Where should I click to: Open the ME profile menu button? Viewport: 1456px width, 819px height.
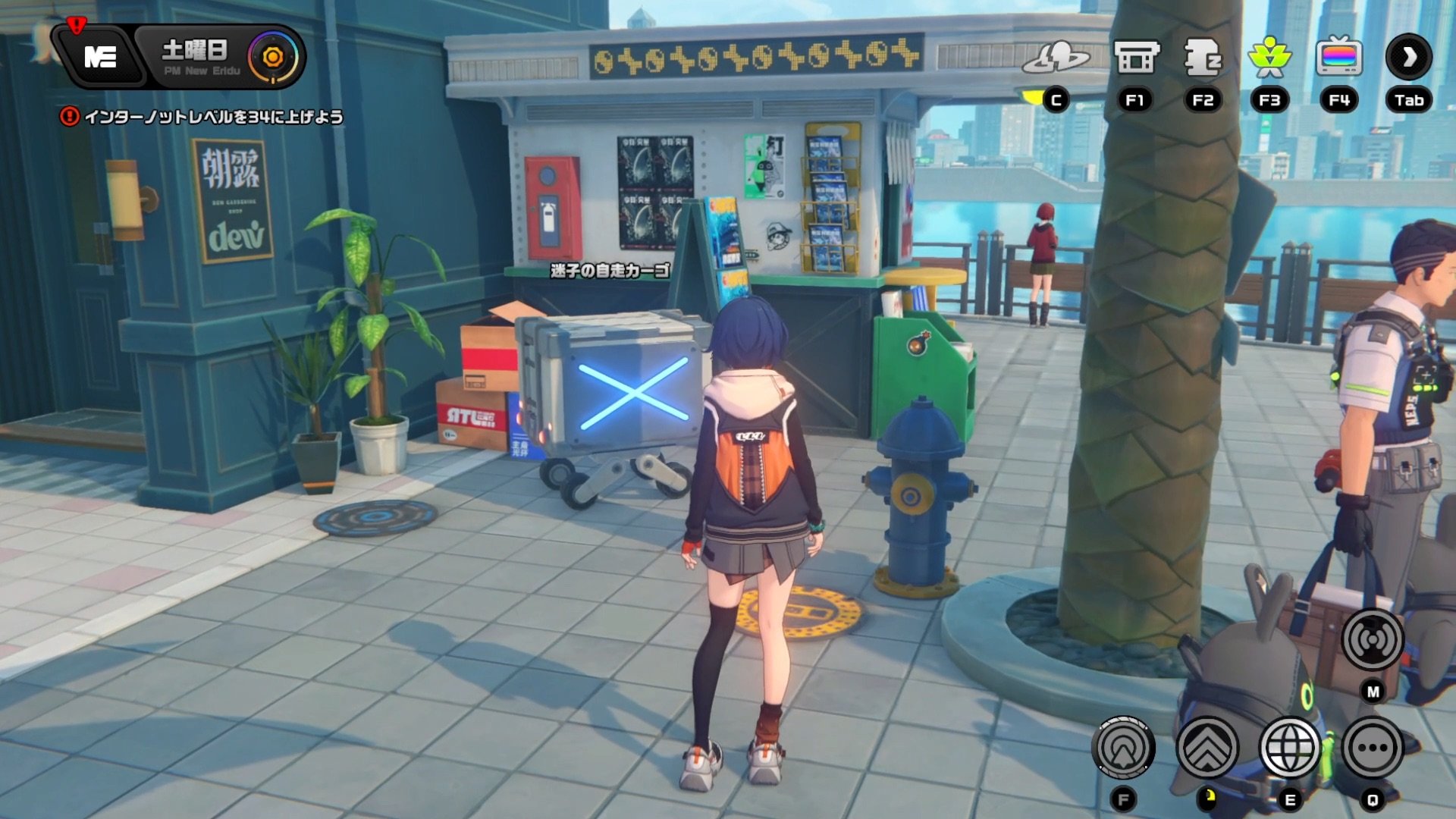point(100,57)
